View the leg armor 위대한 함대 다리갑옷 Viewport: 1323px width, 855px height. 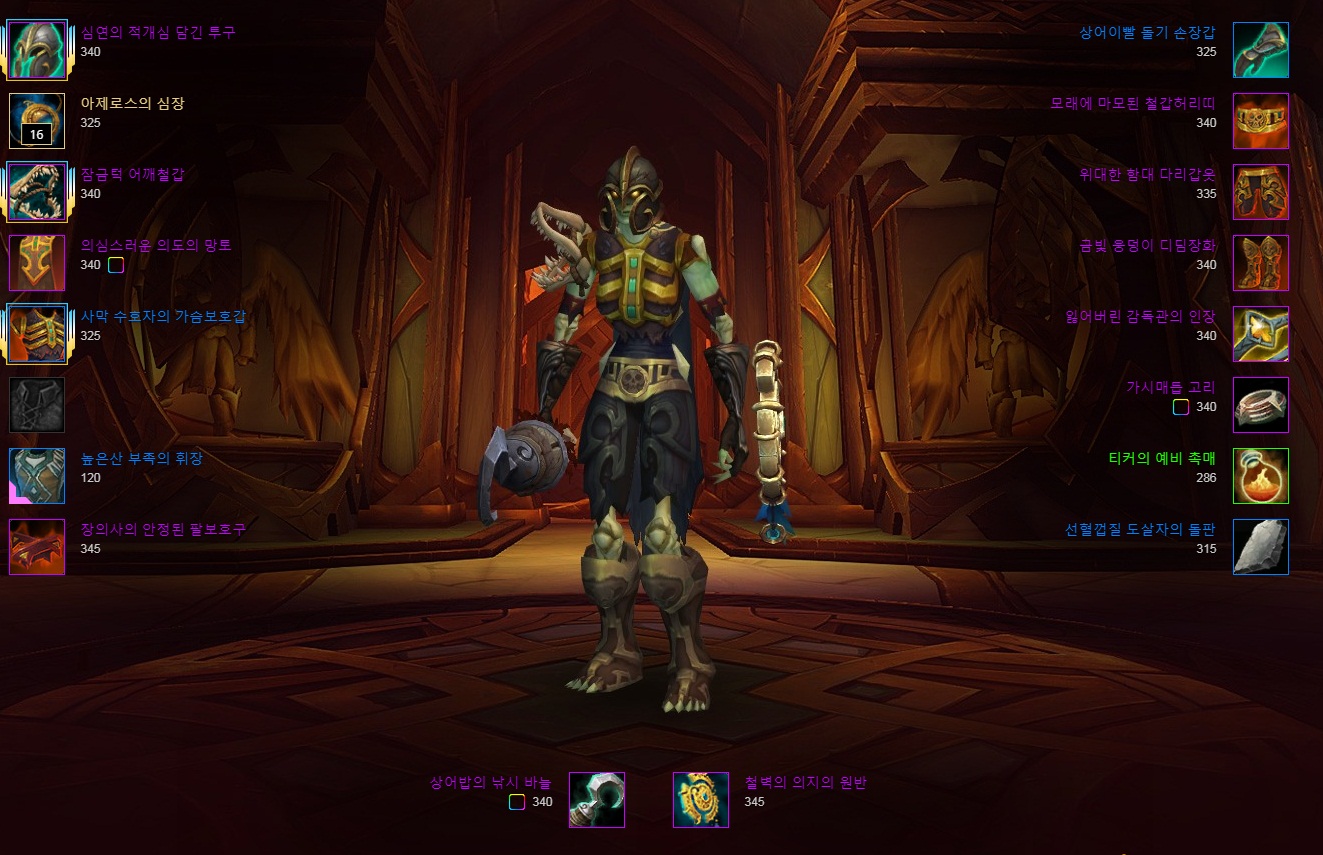tap(1260, 192)
